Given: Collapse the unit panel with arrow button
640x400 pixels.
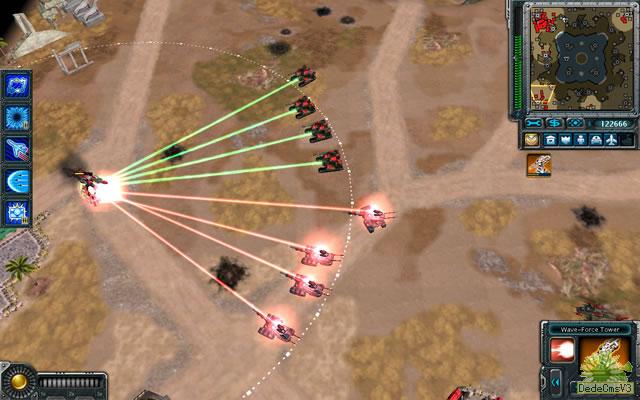Looking at the screenshot, I should tap(556, 381).
